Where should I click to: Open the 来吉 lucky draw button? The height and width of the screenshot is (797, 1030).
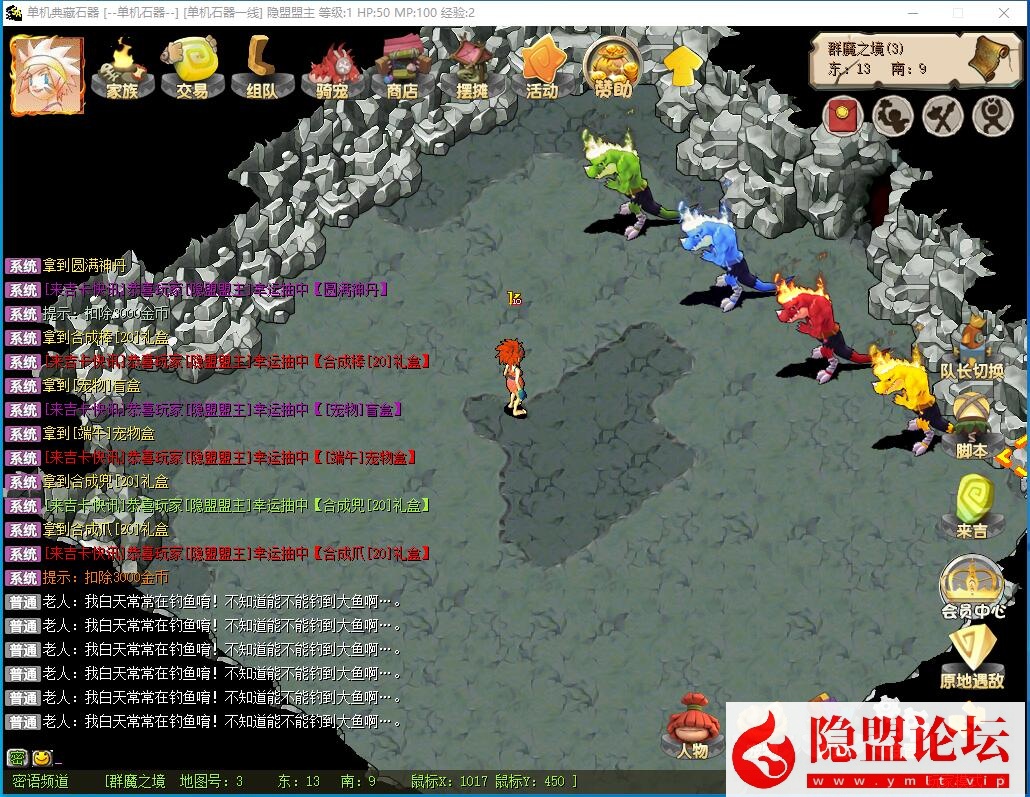[971, 508]
